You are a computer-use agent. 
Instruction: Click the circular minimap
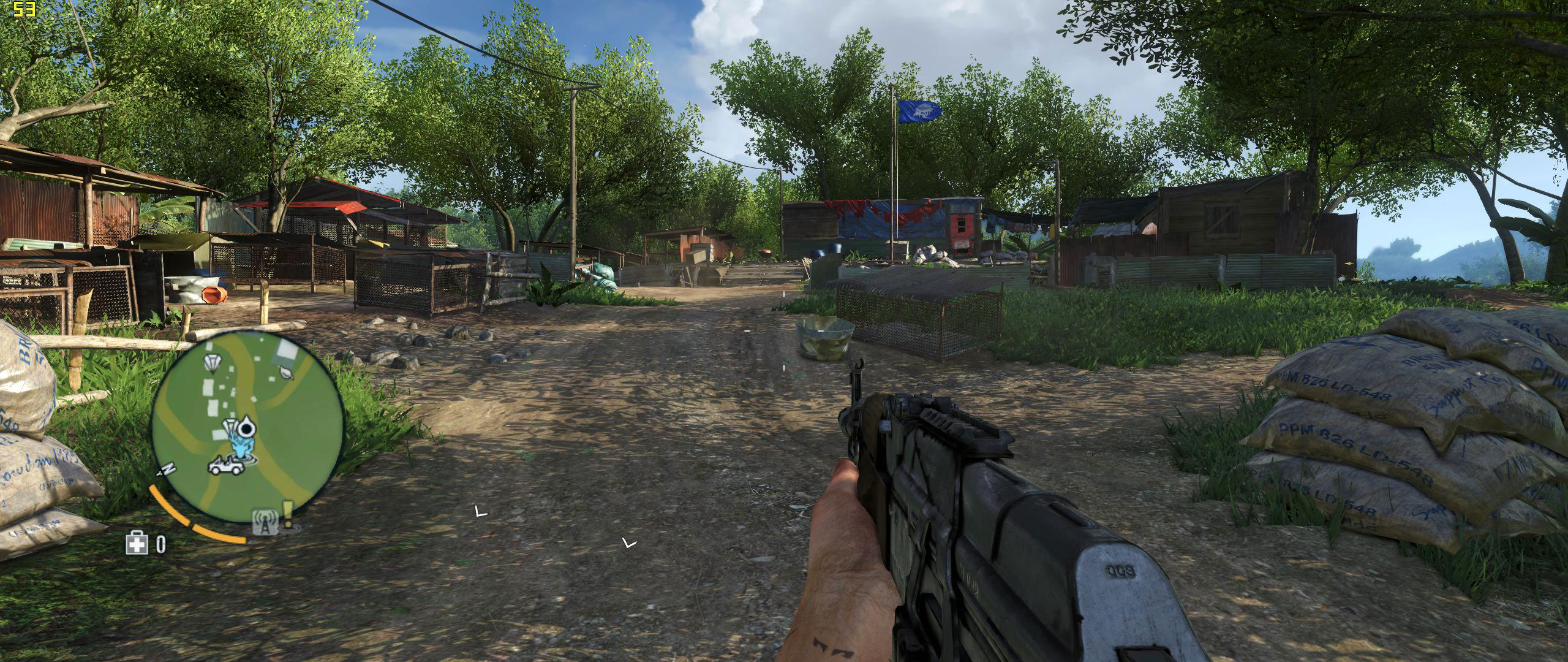[247, 425]
